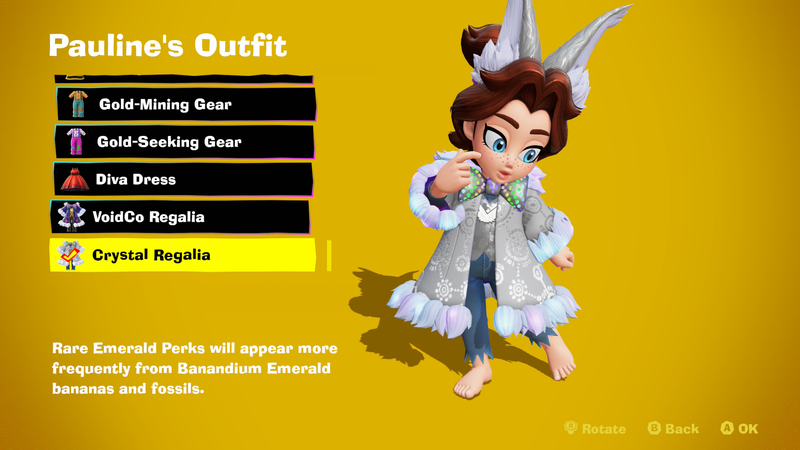Equip the VoidCo Regalia outfit
This screenshot has width=800, height=450.
[x=180, y=217]
